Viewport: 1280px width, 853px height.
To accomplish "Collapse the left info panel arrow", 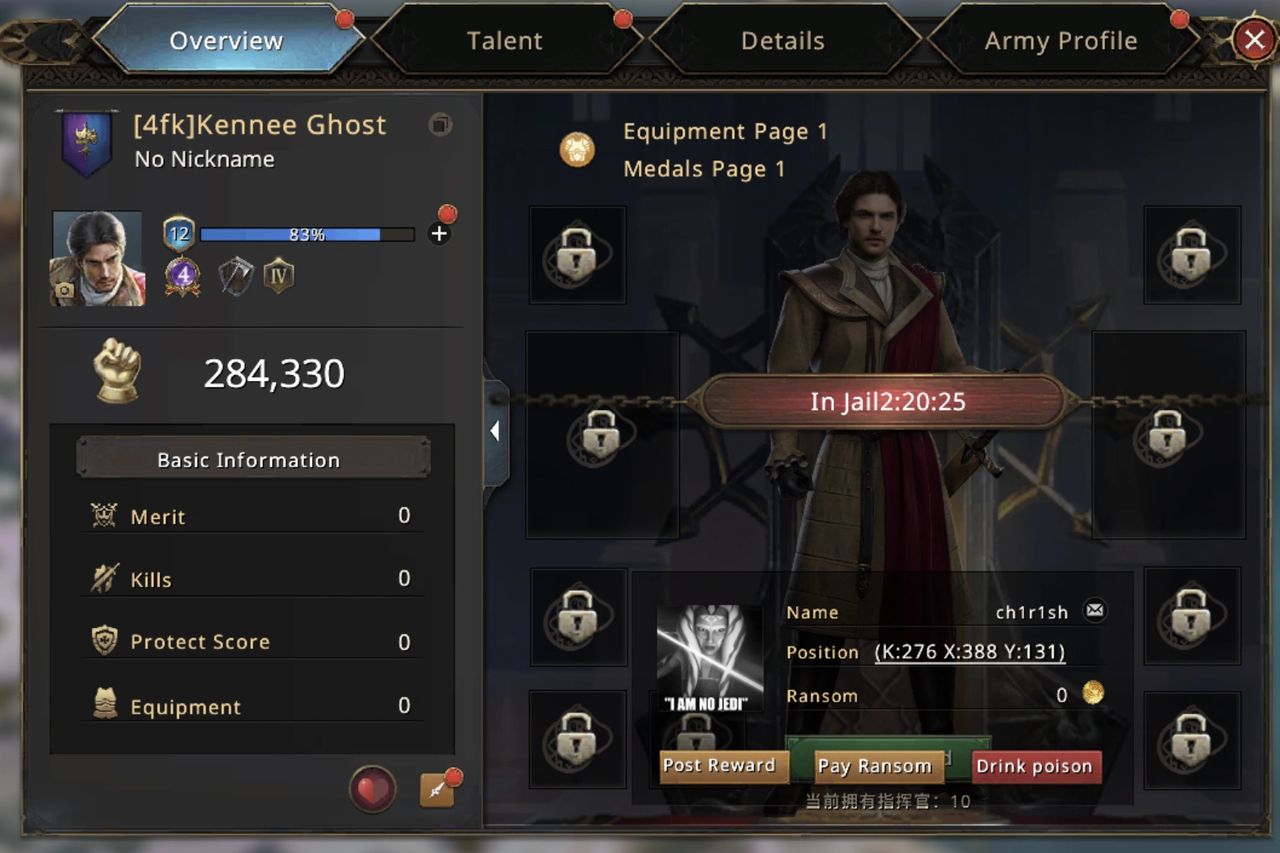I will tap(495, 432).
